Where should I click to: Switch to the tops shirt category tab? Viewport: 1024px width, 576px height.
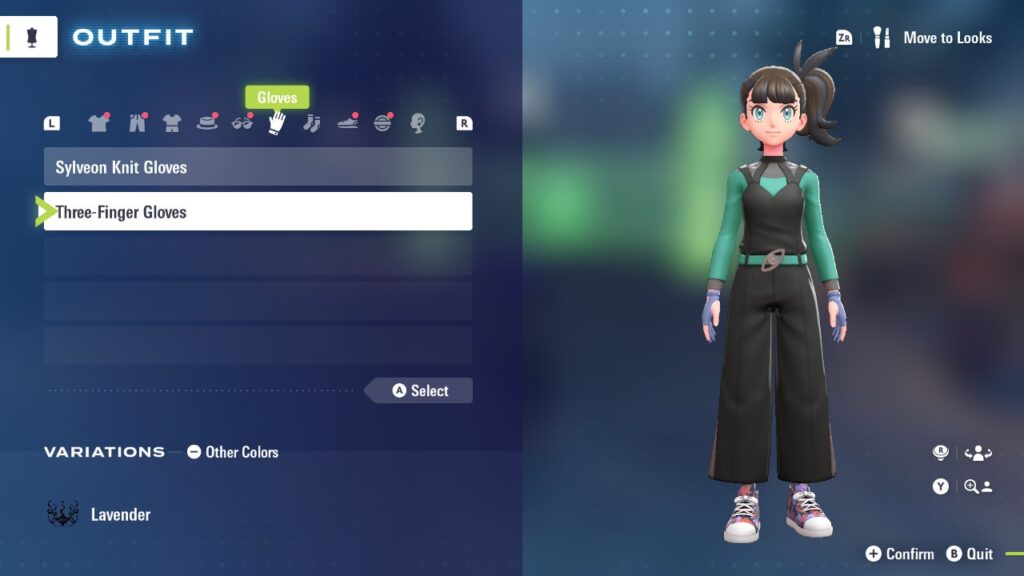tap(98, 123)
